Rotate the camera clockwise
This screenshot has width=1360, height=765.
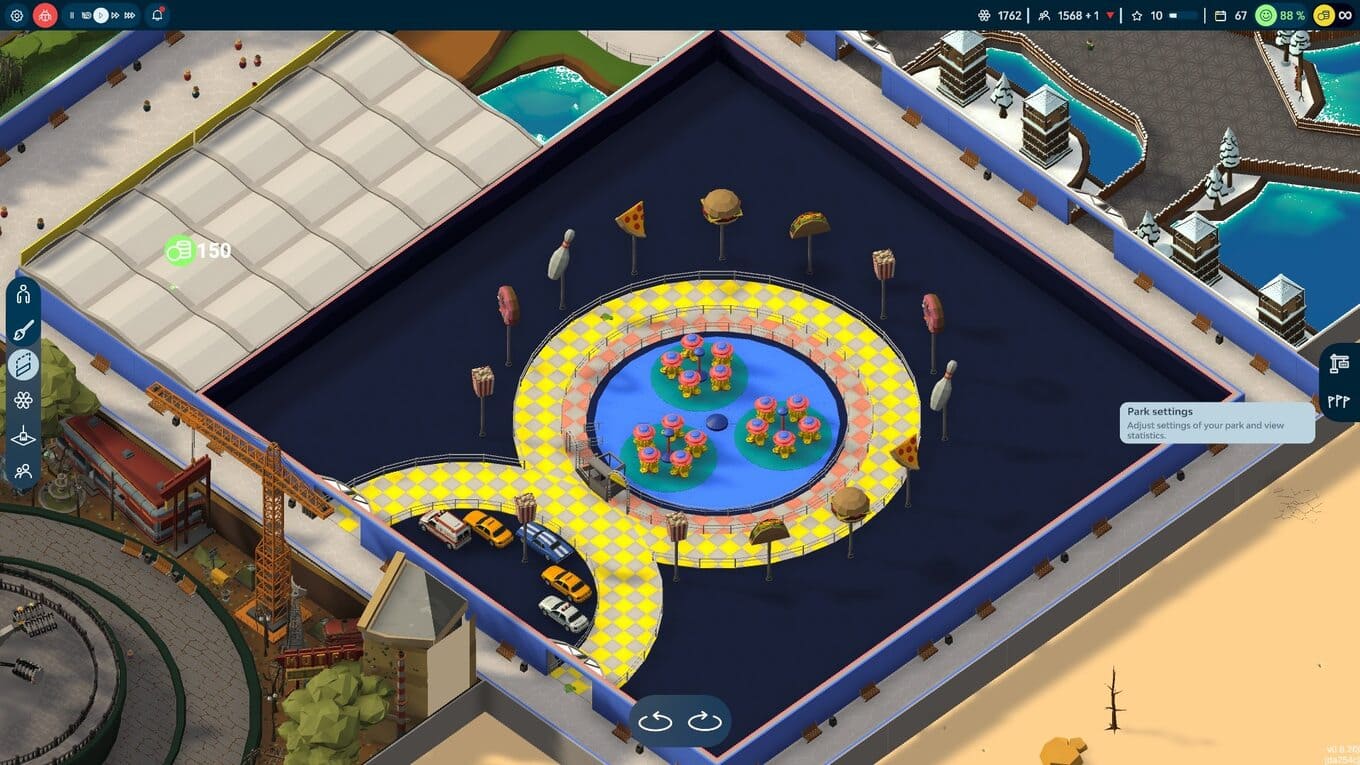pyautogui.click(x=704, y=721)
